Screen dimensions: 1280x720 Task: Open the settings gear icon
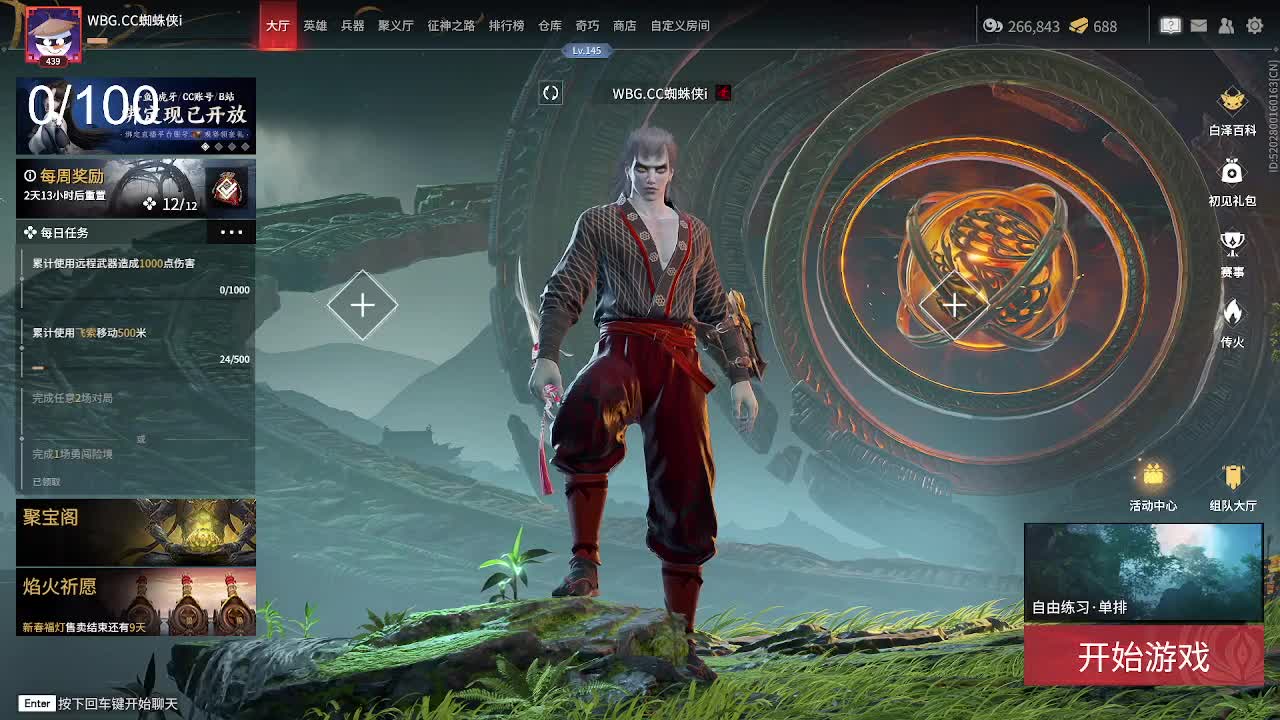(x=1254, y=25)
